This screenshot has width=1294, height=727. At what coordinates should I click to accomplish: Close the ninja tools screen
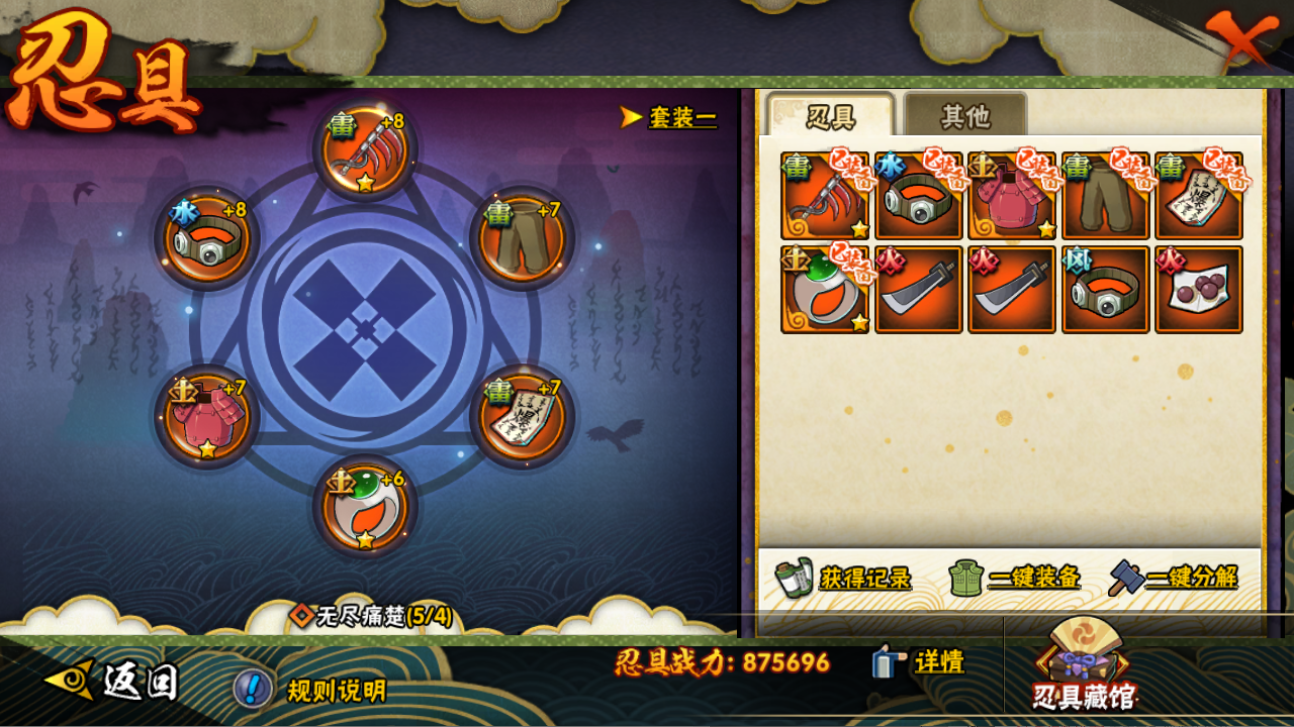coord(1241,40)
